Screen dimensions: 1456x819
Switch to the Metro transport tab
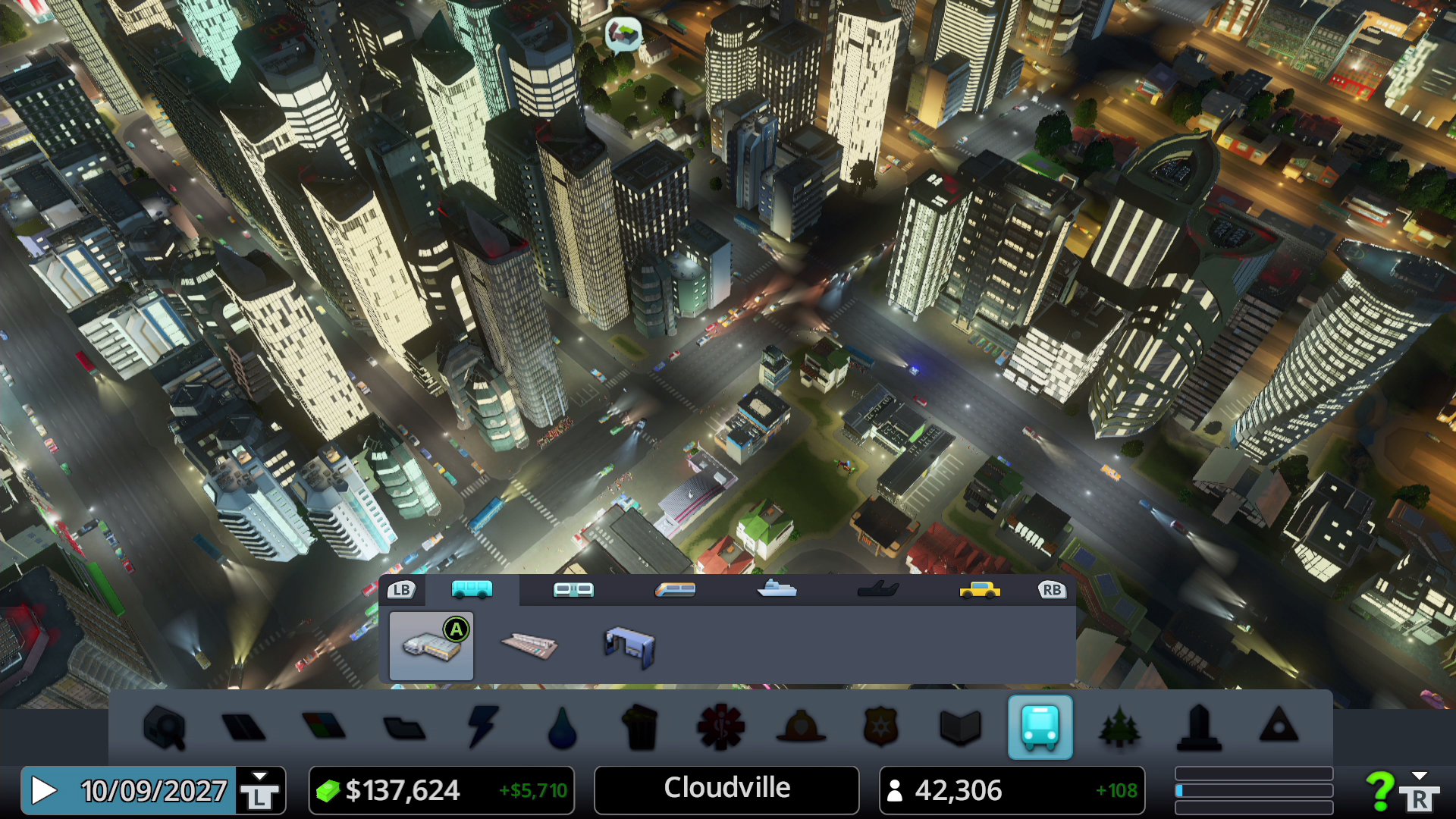574,590
